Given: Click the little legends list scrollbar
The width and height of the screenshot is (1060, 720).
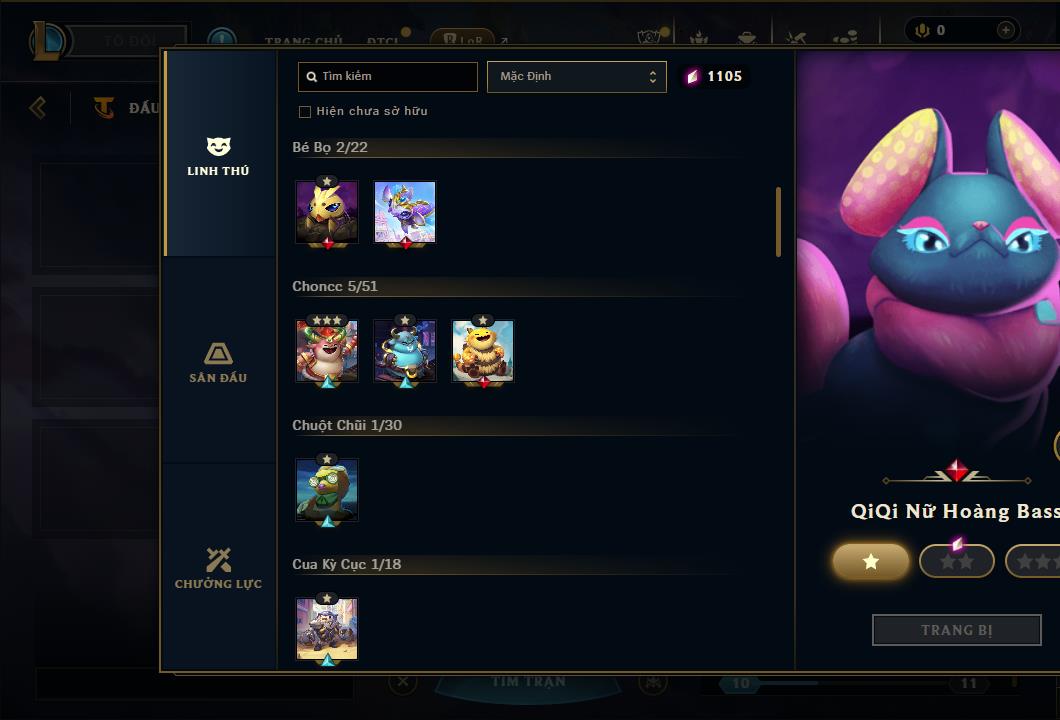Looking at the screenshot, I should (x=778, y=221).
